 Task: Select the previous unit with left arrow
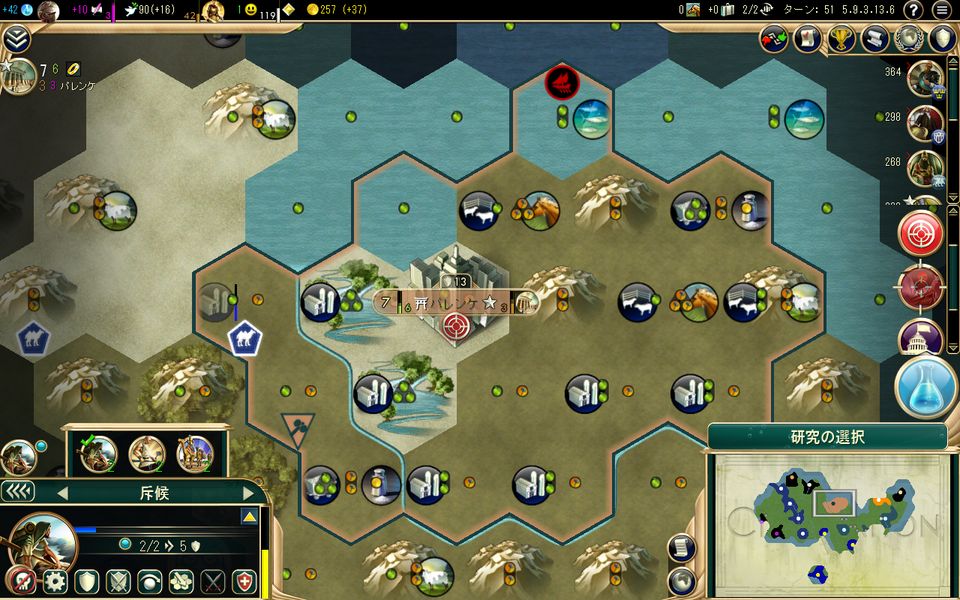click(x=62, y=492)
